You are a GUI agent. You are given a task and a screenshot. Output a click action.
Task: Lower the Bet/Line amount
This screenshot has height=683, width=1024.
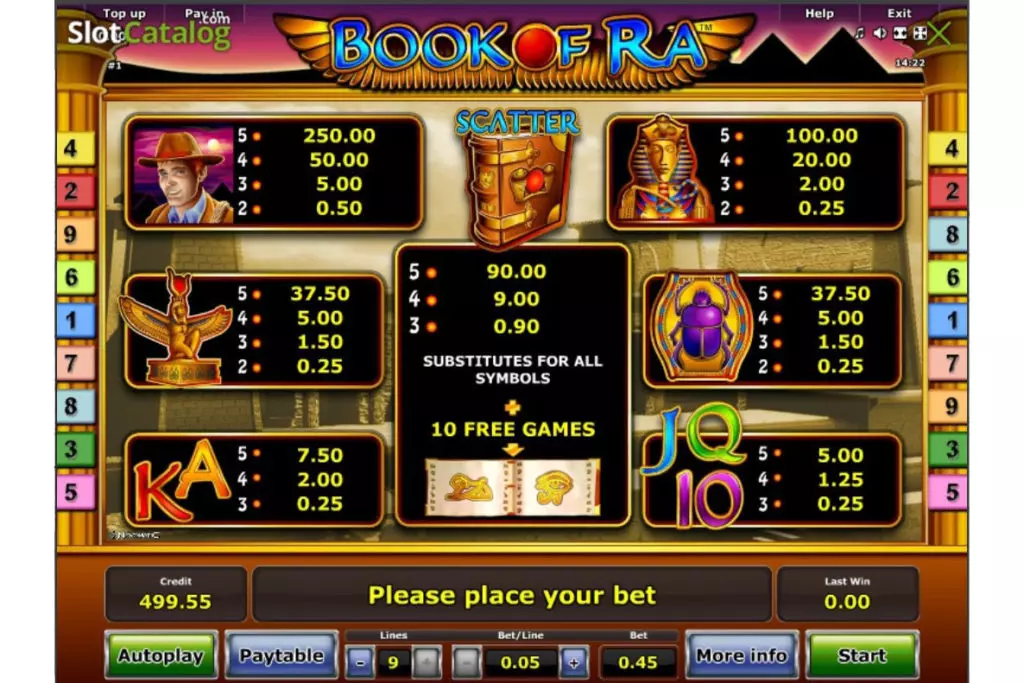tap(467, 661)
